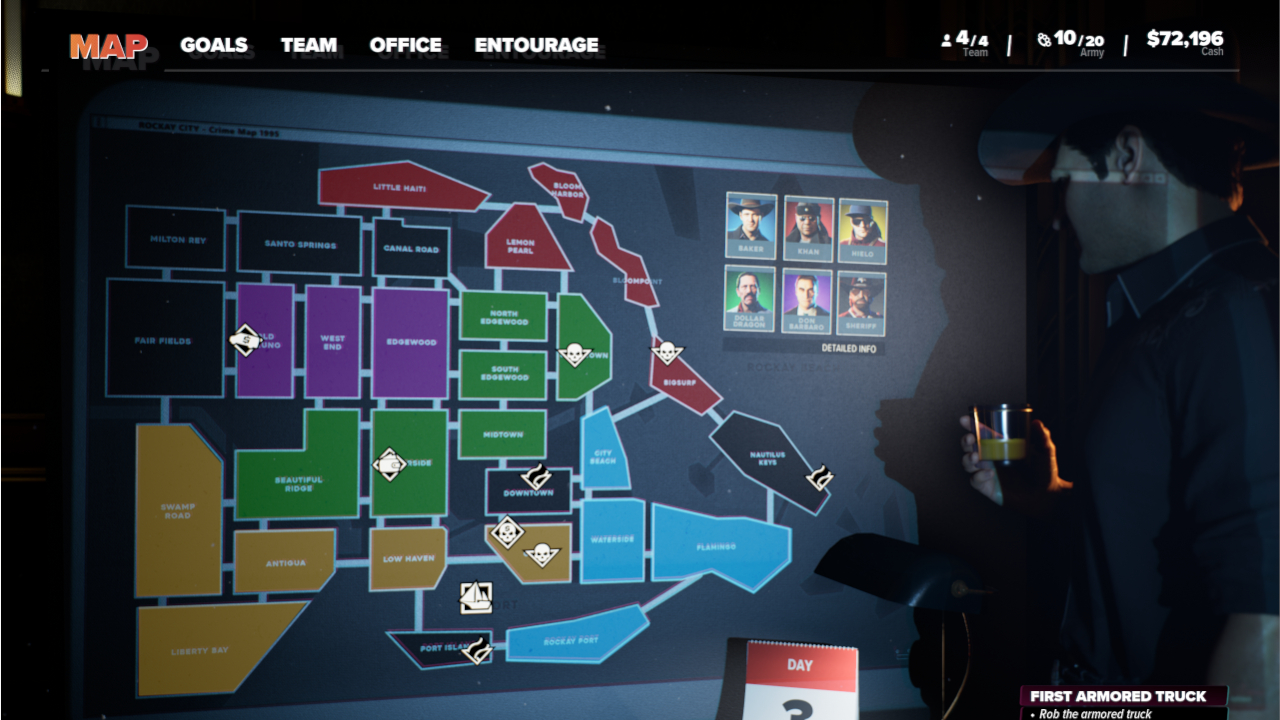
Task: Open the First Armored Truck objective
Action: coord(1118,696)
